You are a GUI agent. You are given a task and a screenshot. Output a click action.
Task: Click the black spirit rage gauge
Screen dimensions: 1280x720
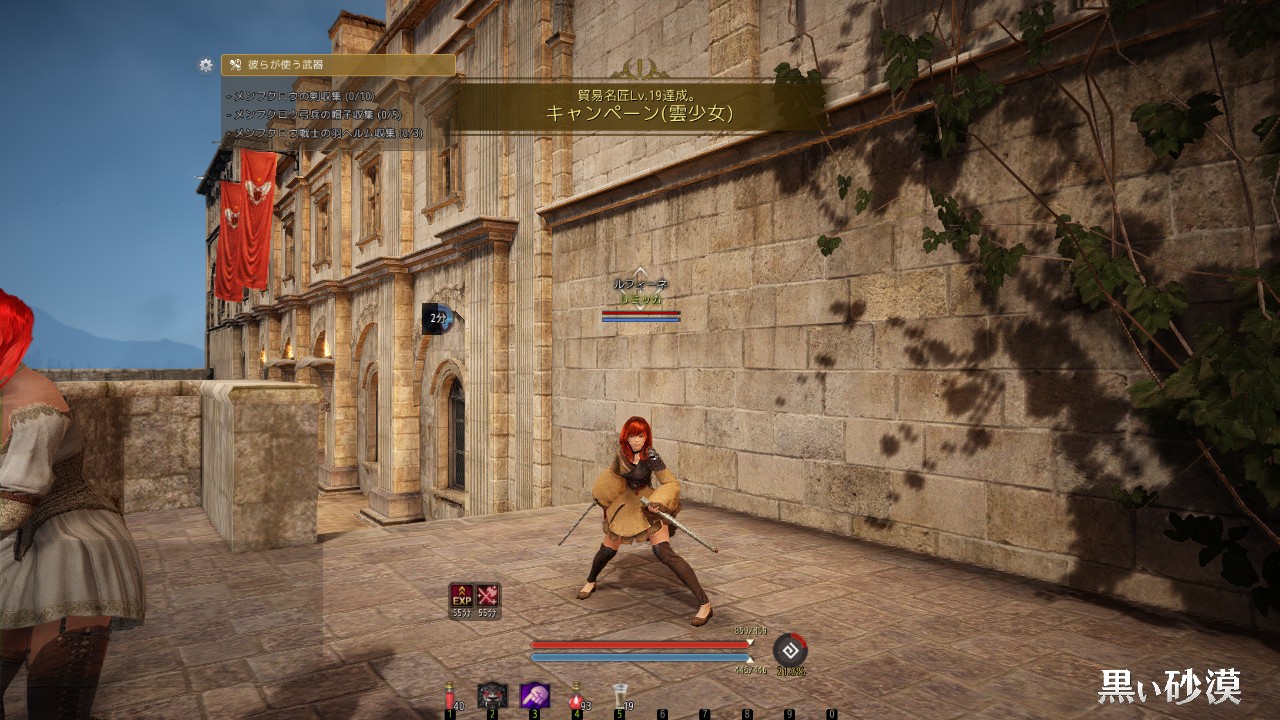pyautogui.click(x=790, y=650)
